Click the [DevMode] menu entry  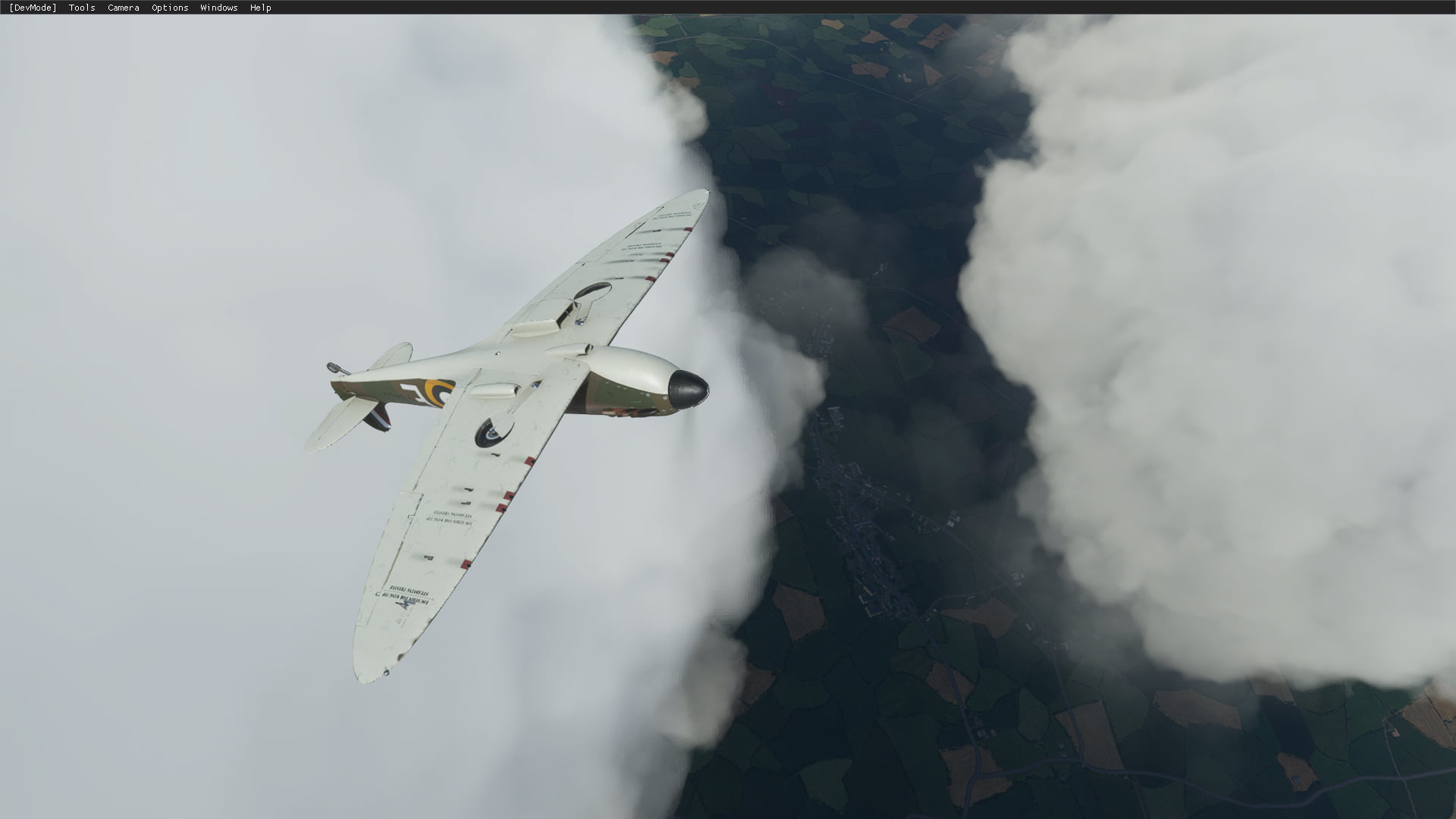click(33, 8)
